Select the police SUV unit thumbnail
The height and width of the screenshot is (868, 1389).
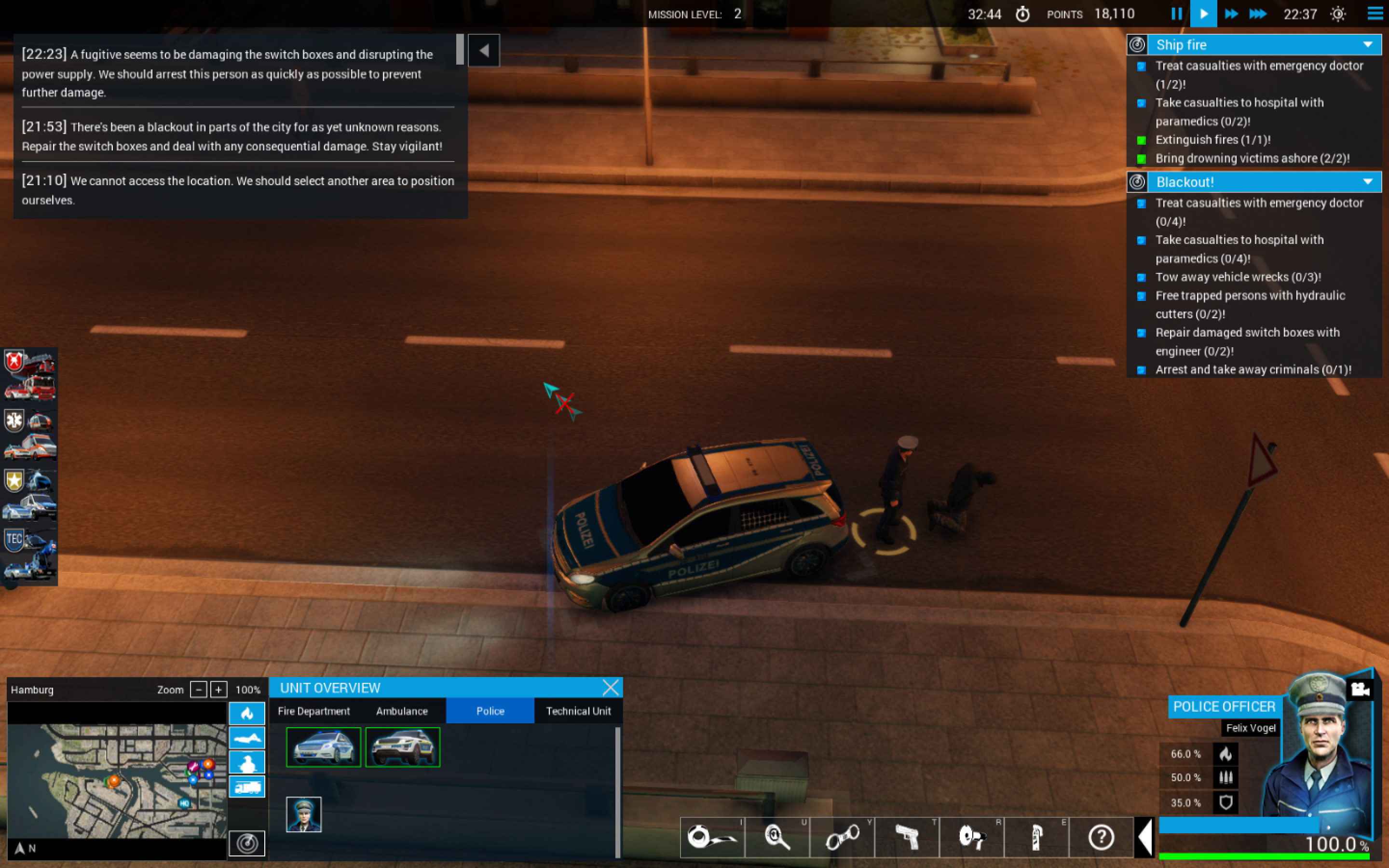click(x=402, y=747)
